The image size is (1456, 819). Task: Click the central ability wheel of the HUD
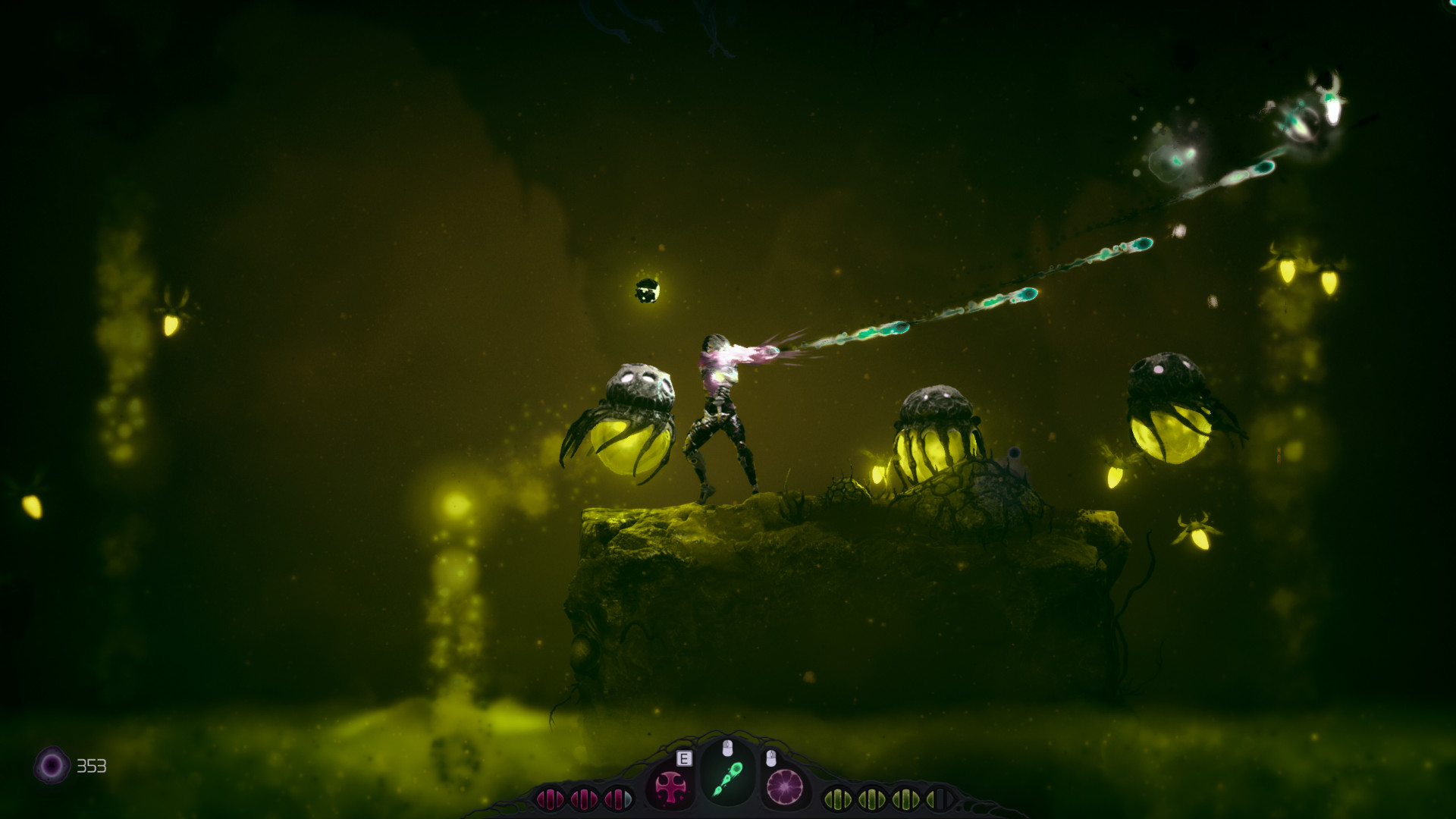tap(728, 778)
